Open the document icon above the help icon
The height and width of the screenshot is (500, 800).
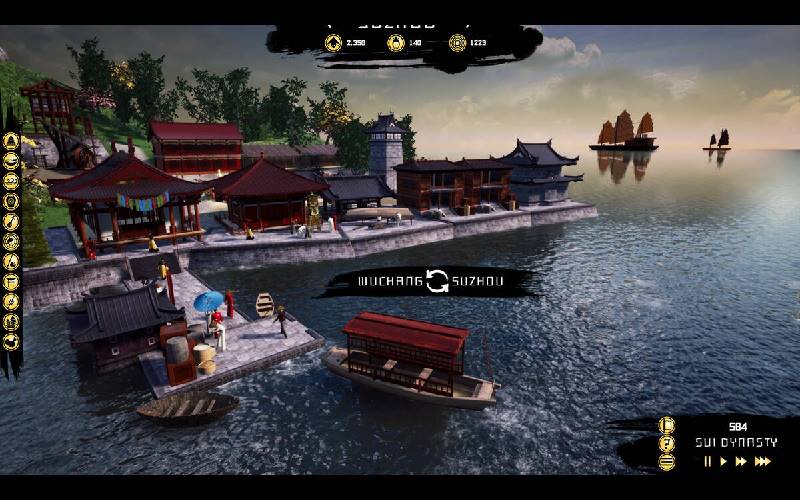pos(667,425)
